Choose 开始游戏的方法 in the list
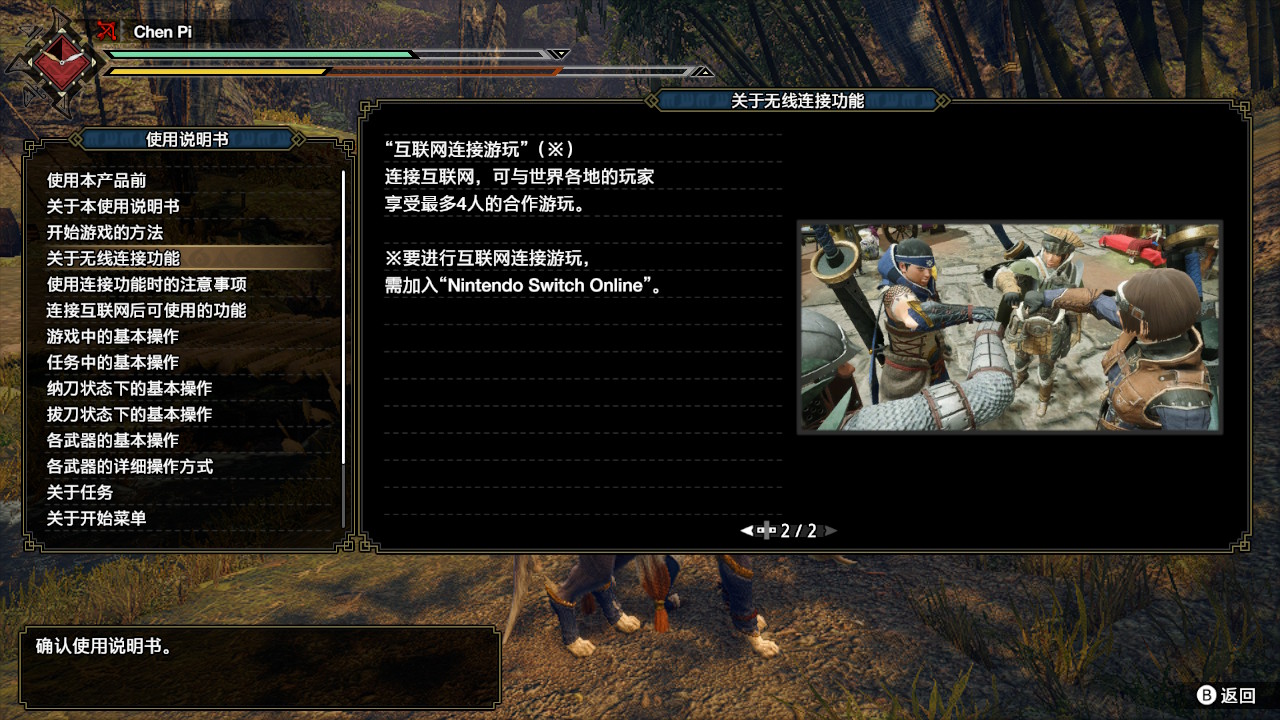Screen dimensions: 1280x720 tap(105, 232)
